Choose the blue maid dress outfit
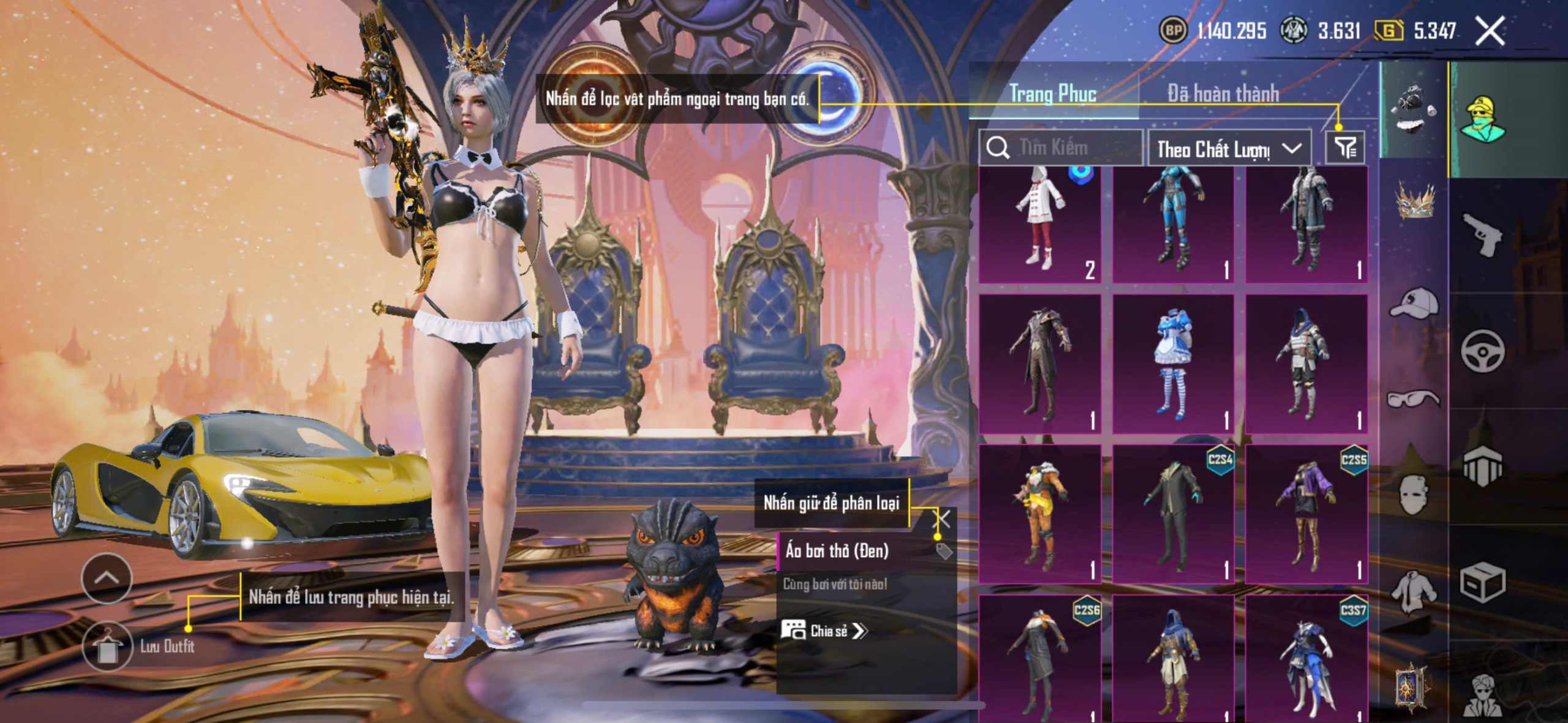Image resolution: width=1568 pixels, height=723 pixels. click(1172, 364)
